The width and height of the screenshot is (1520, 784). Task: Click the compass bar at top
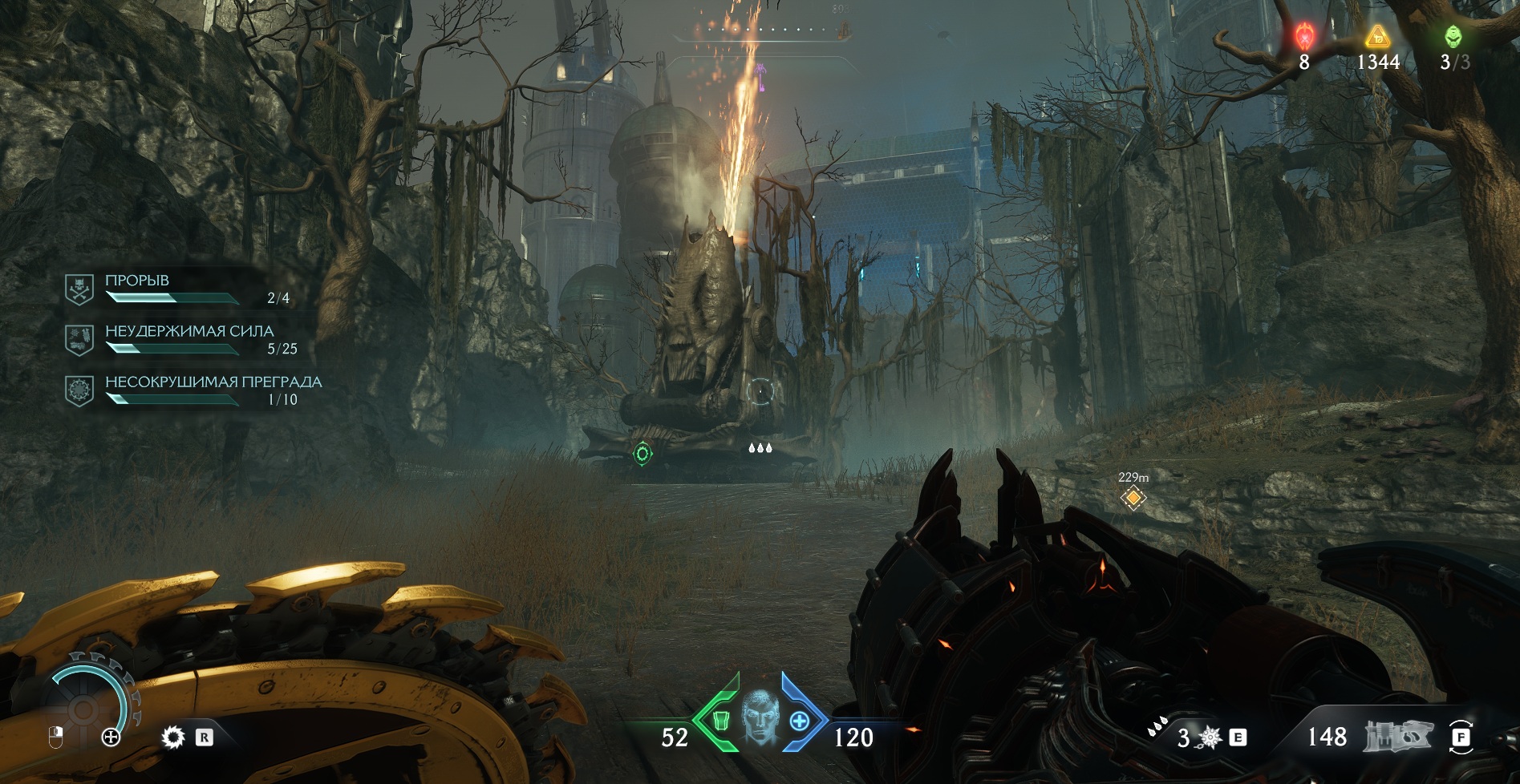tap(760, 31)
